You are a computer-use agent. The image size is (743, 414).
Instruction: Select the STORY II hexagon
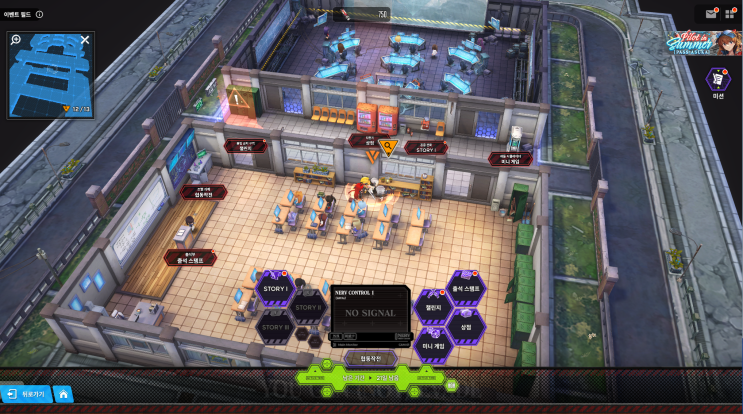click(x=308, y=307)
